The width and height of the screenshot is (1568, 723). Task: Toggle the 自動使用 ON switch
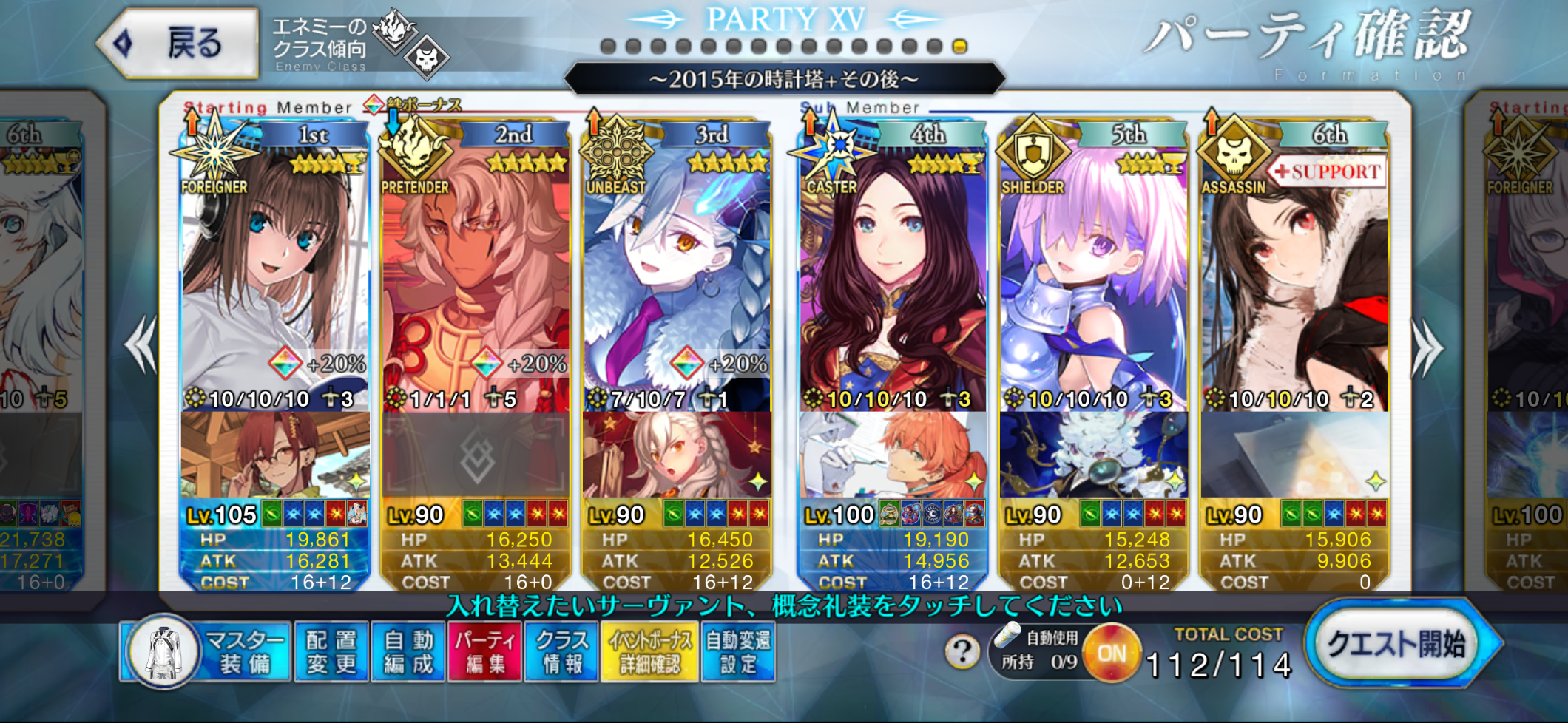(1111, 653)
